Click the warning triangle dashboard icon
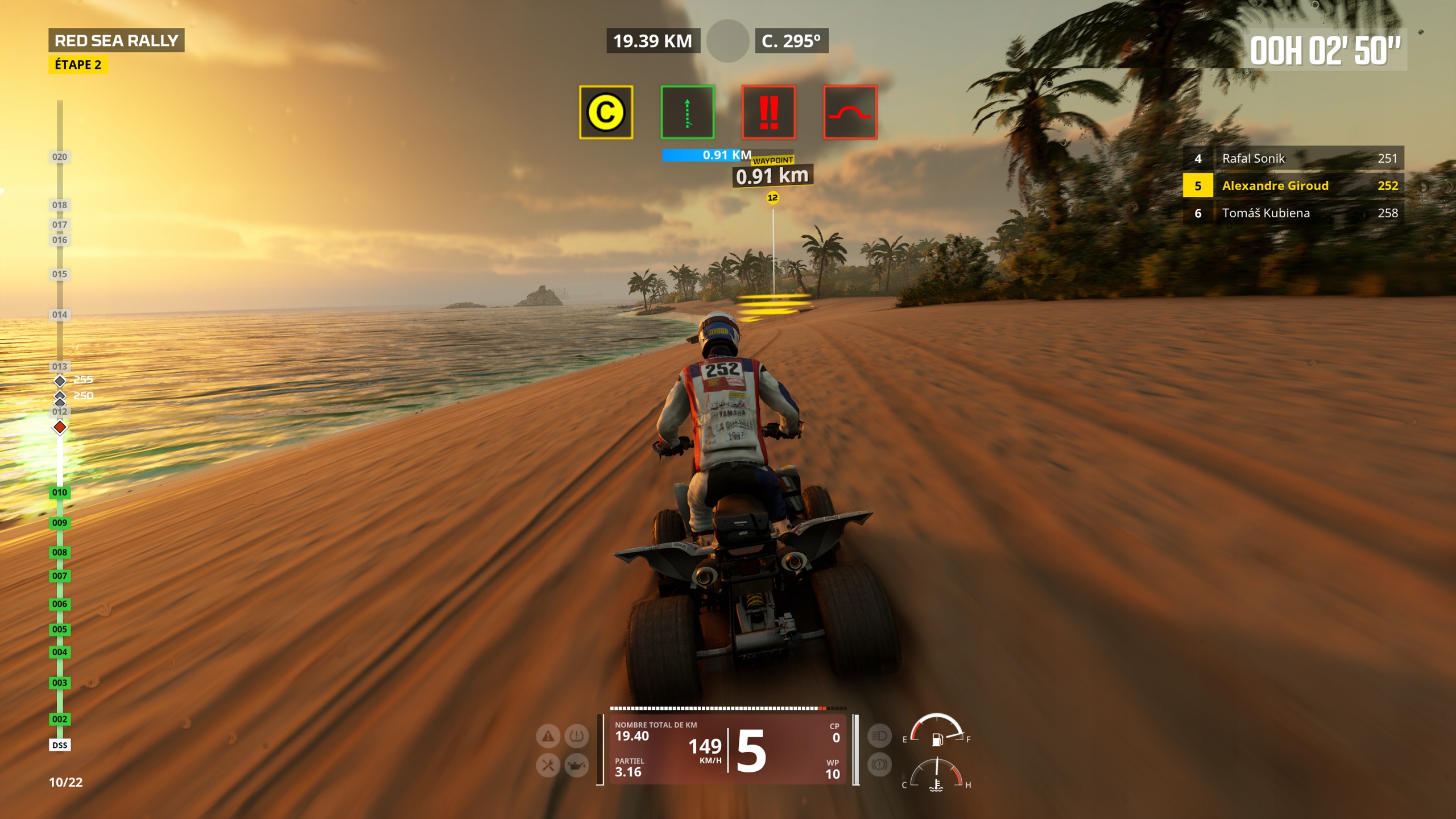 548,737
